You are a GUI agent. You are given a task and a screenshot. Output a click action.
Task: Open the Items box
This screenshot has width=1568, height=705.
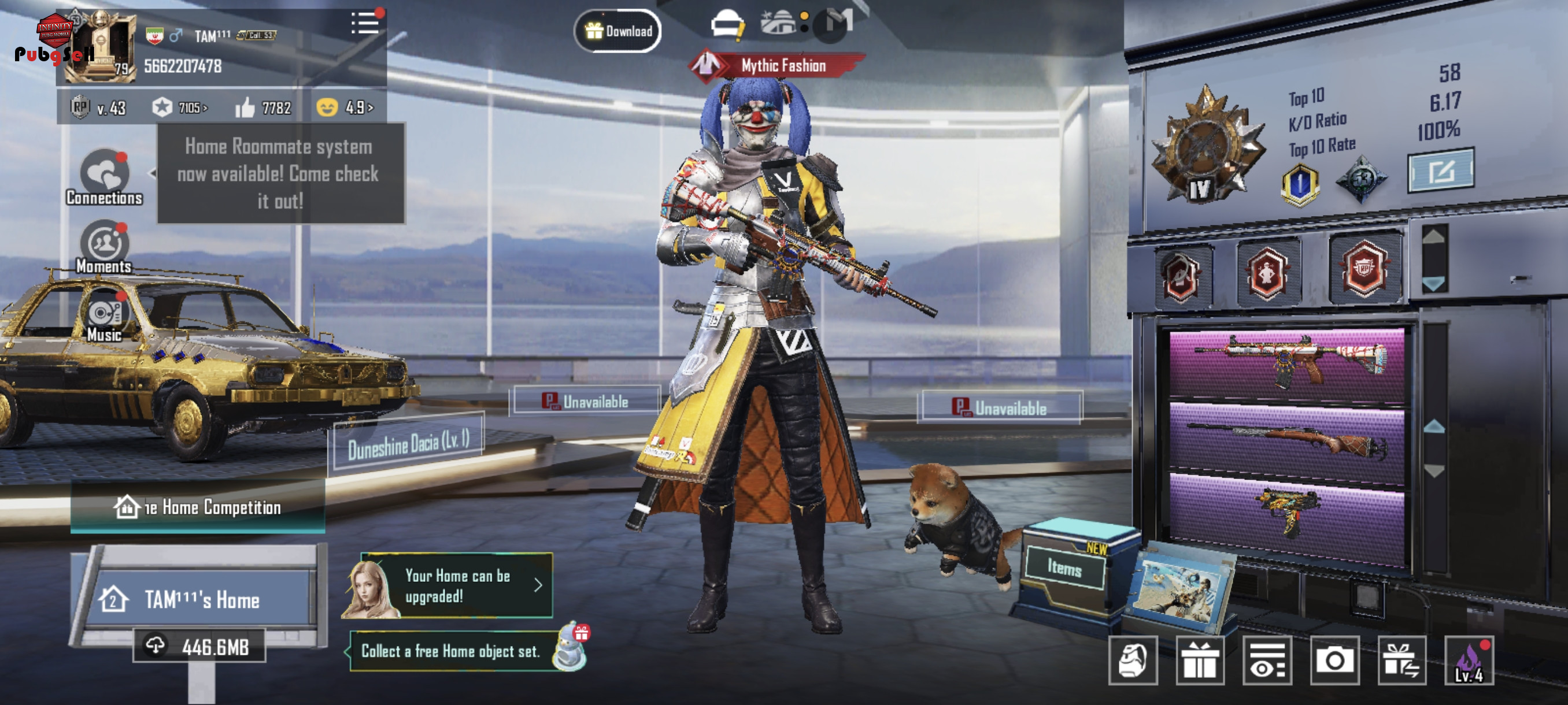(1064, 567)
